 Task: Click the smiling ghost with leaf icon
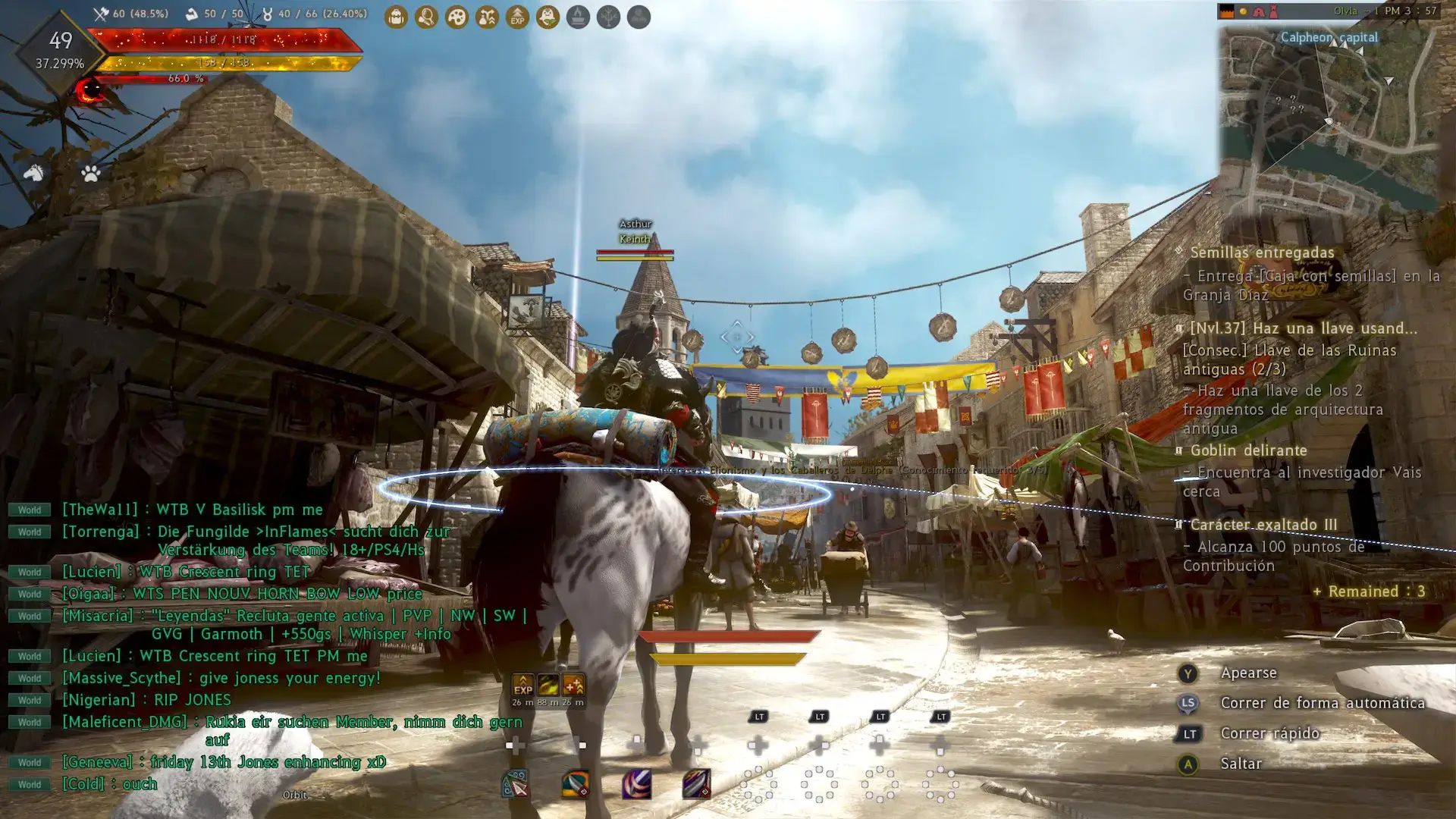548,17
